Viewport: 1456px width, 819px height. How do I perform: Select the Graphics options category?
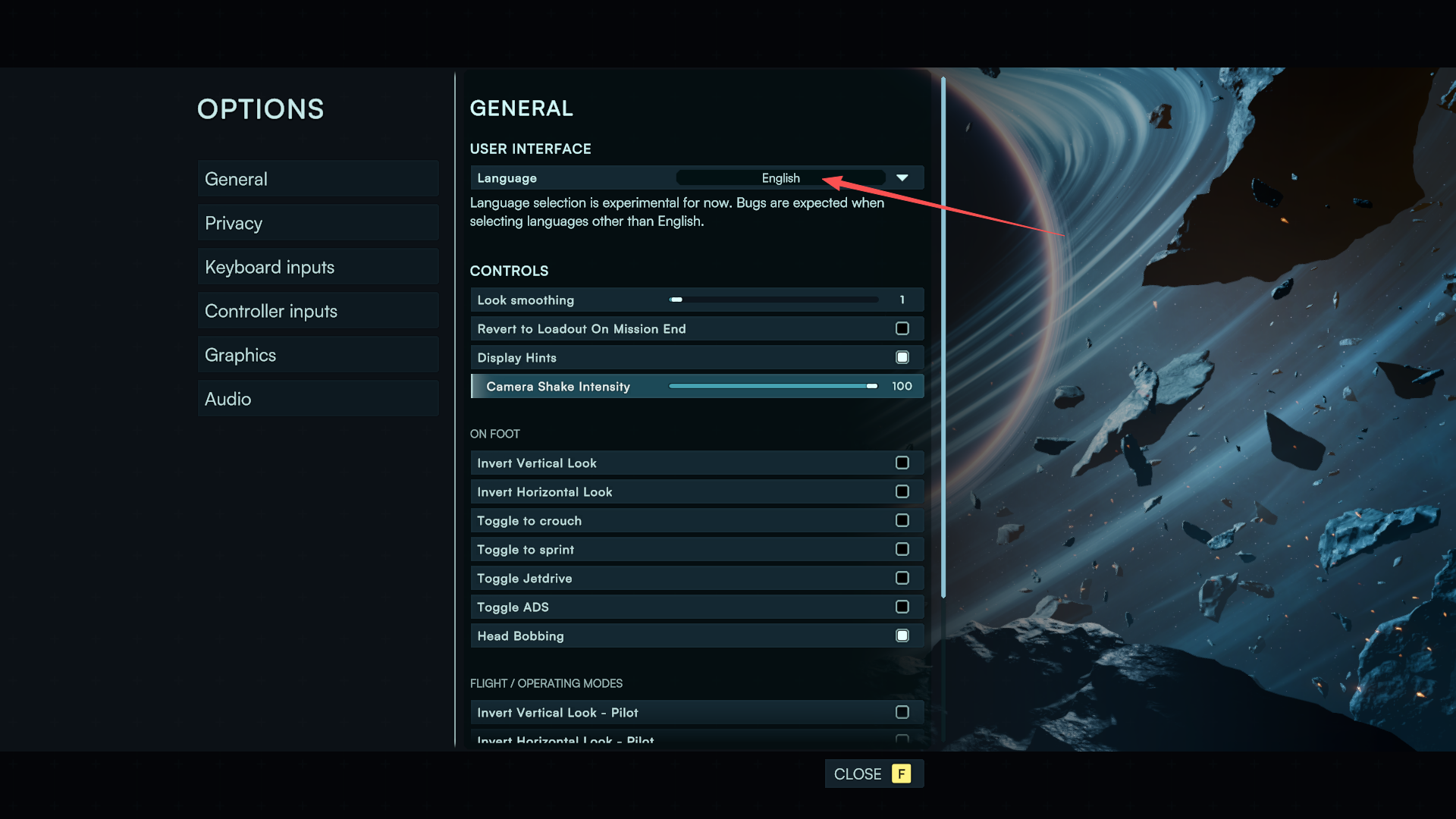tap(317, 355)
